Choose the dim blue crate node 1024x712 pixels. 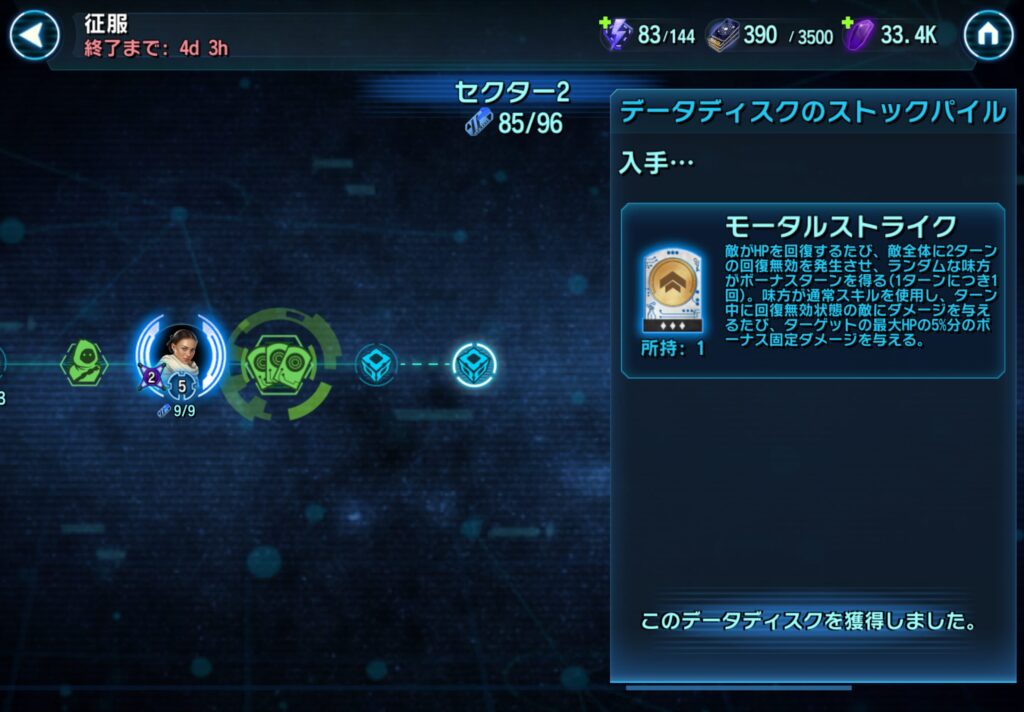tap(377, 364)
